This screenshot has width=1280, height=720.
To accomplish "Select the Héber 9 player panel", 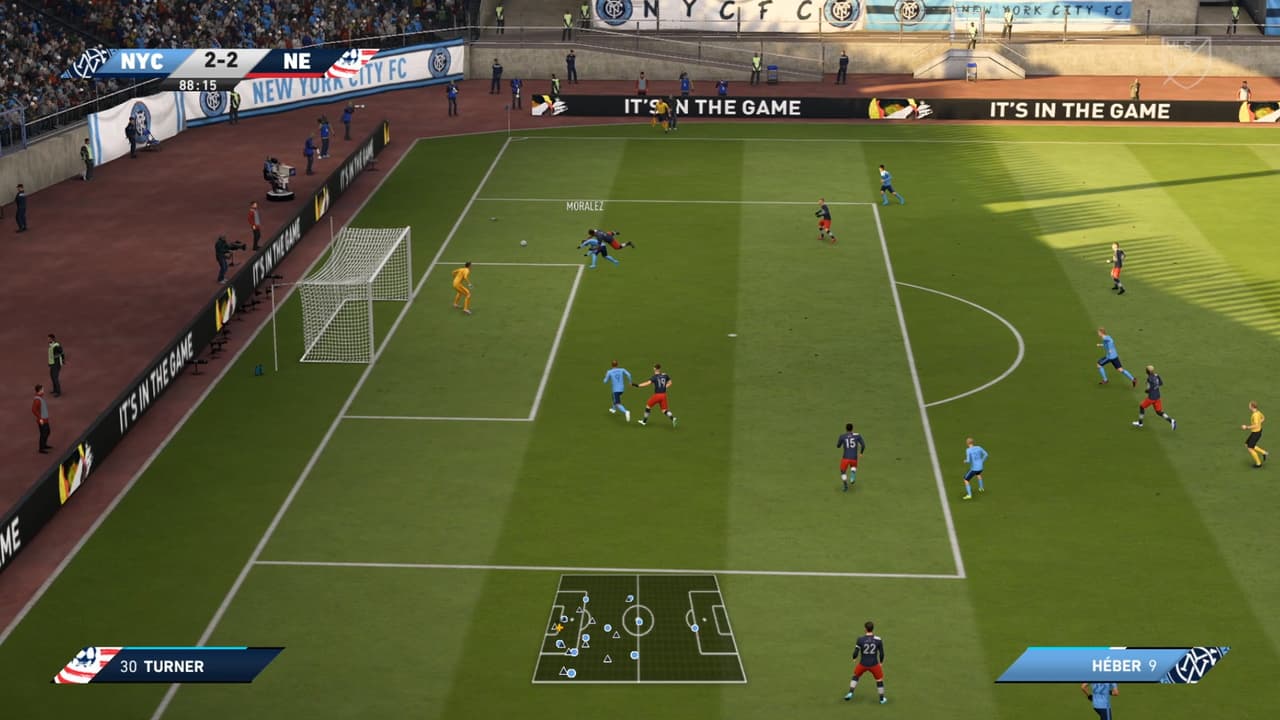I will [1110, 665].
